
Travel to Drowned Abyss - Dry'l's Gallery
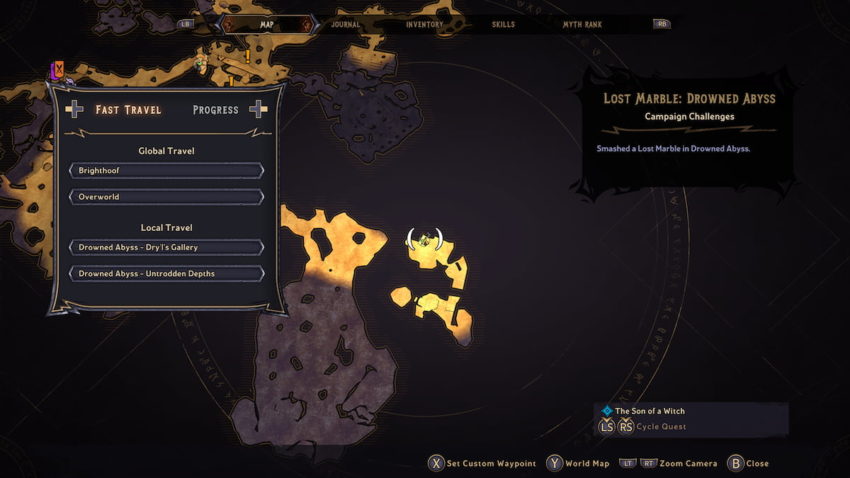point(166,247)
